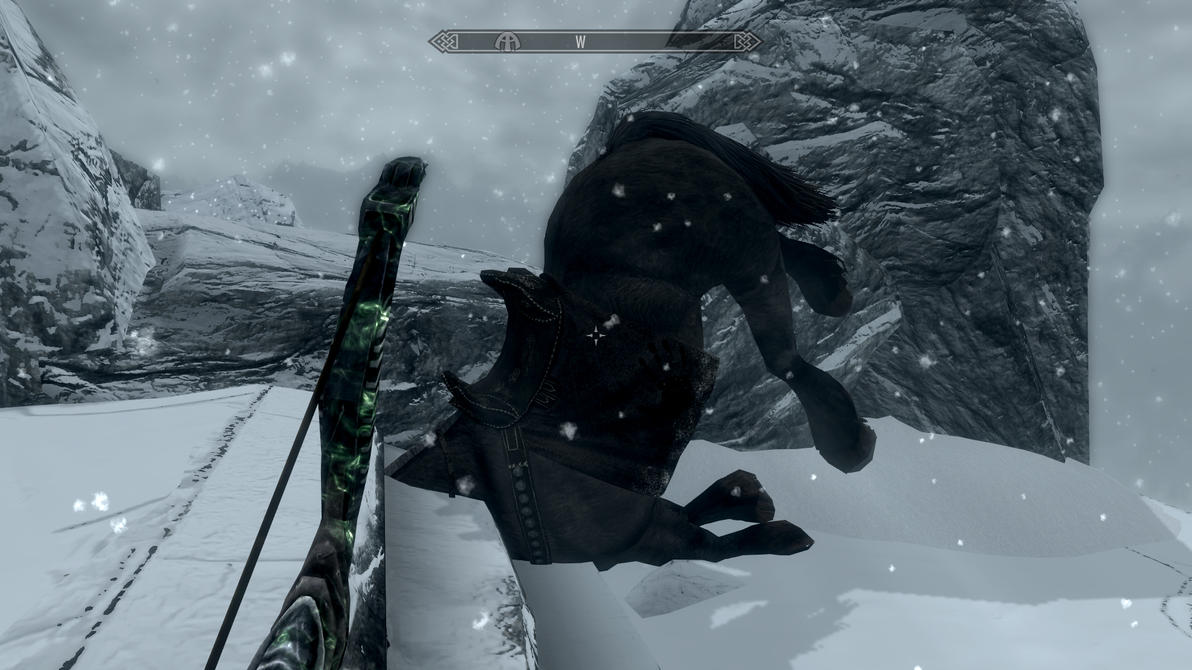Select the West 'W' heading on the compass
This screenshot has width=1192, height=670.
pos(580,42)
